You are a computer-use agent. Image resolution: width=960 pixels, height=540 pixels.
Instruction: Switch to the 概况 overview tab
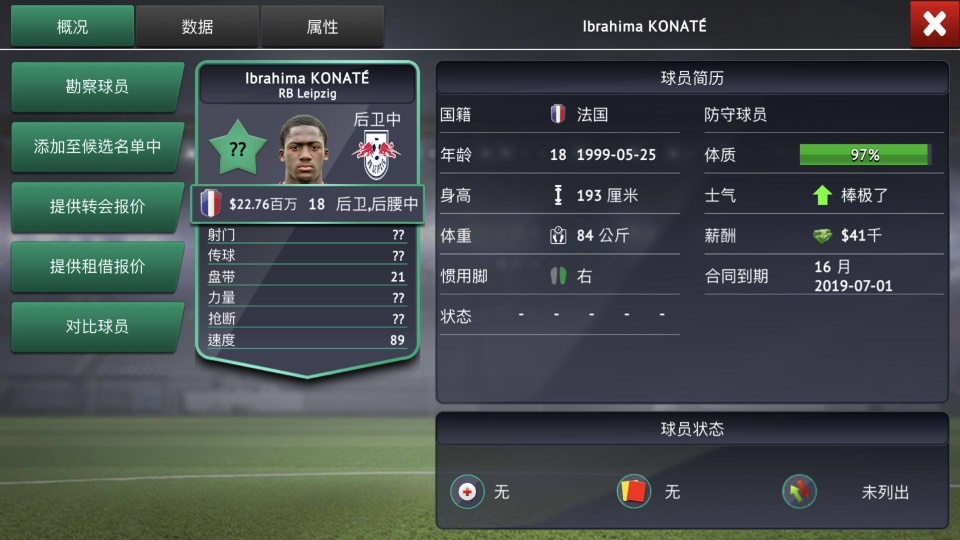[x=72, y=27]
